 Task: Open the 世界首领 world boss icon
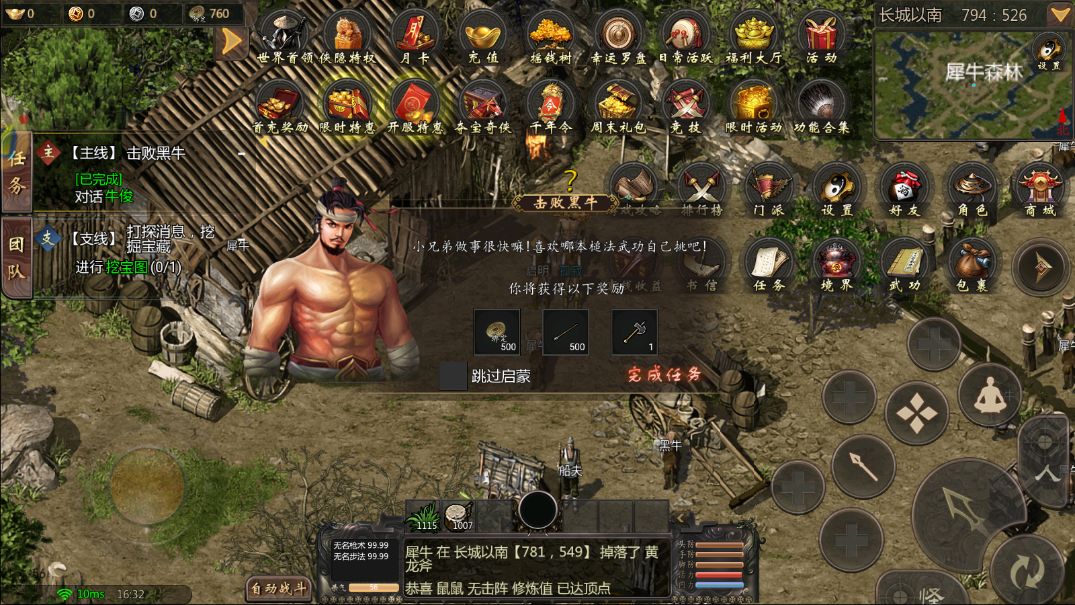pyautogui.click(x=282, y=36)
